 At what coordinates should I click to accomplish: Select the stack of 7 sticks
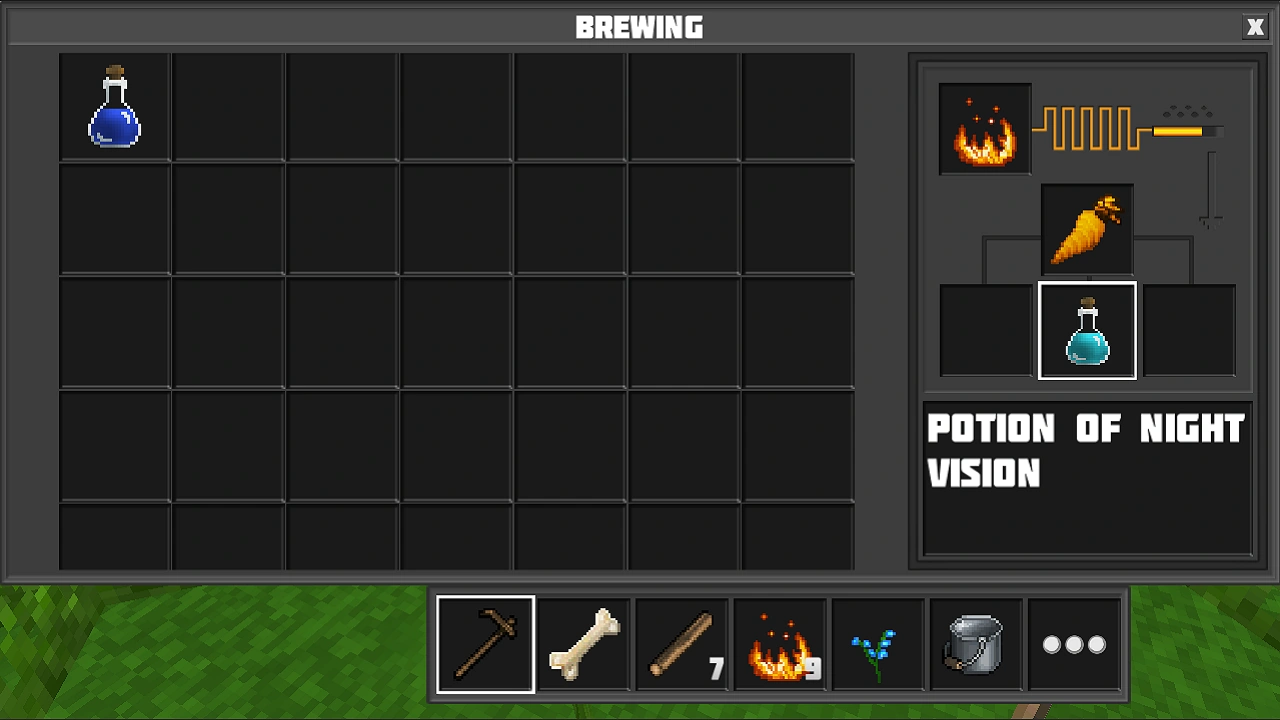coord(681,643)
